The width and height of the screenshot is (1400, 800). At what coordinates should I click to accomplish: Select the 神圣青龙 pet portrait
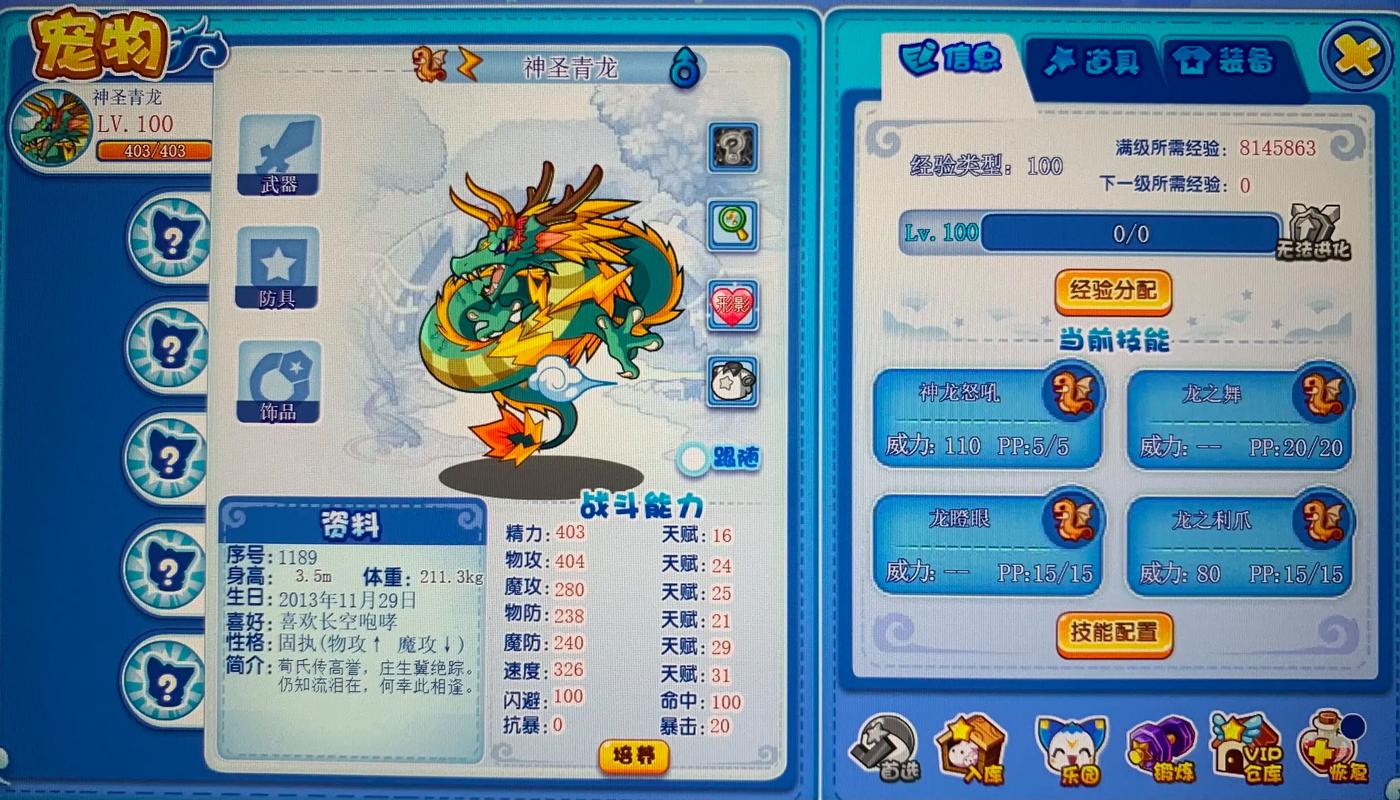(50, 127)
